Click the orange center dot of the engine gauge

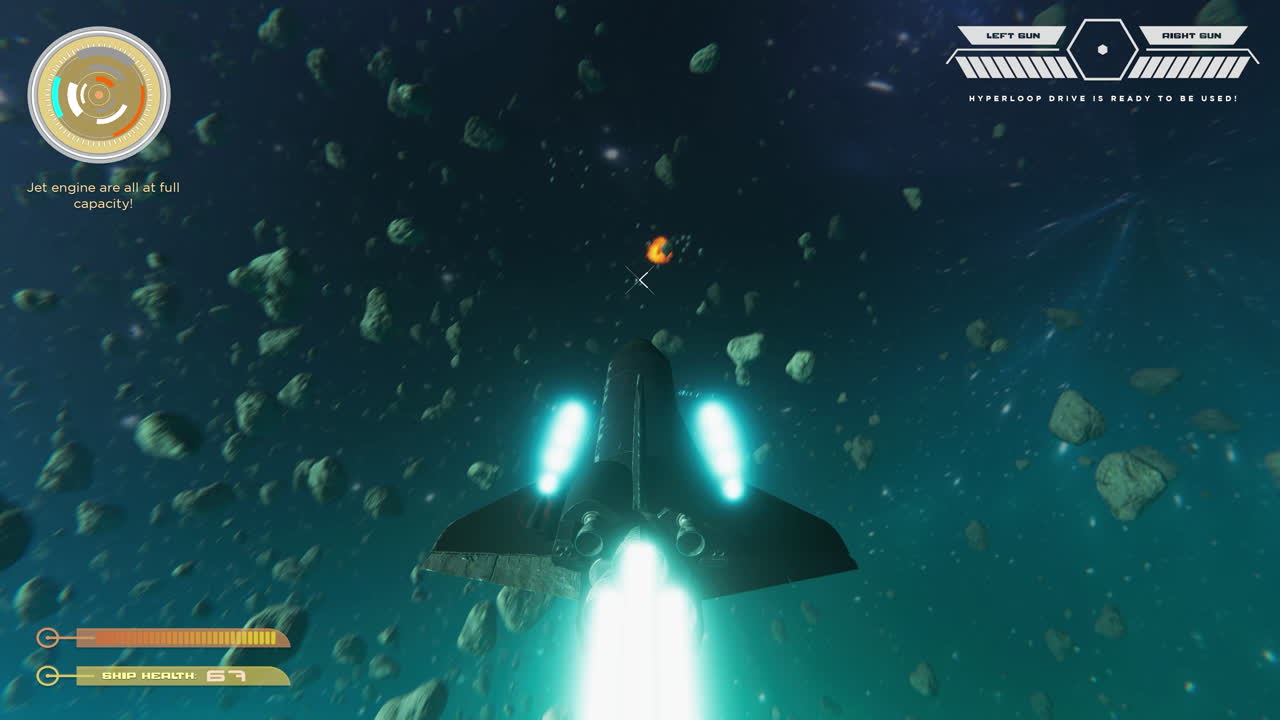click(x=98, y=94)
